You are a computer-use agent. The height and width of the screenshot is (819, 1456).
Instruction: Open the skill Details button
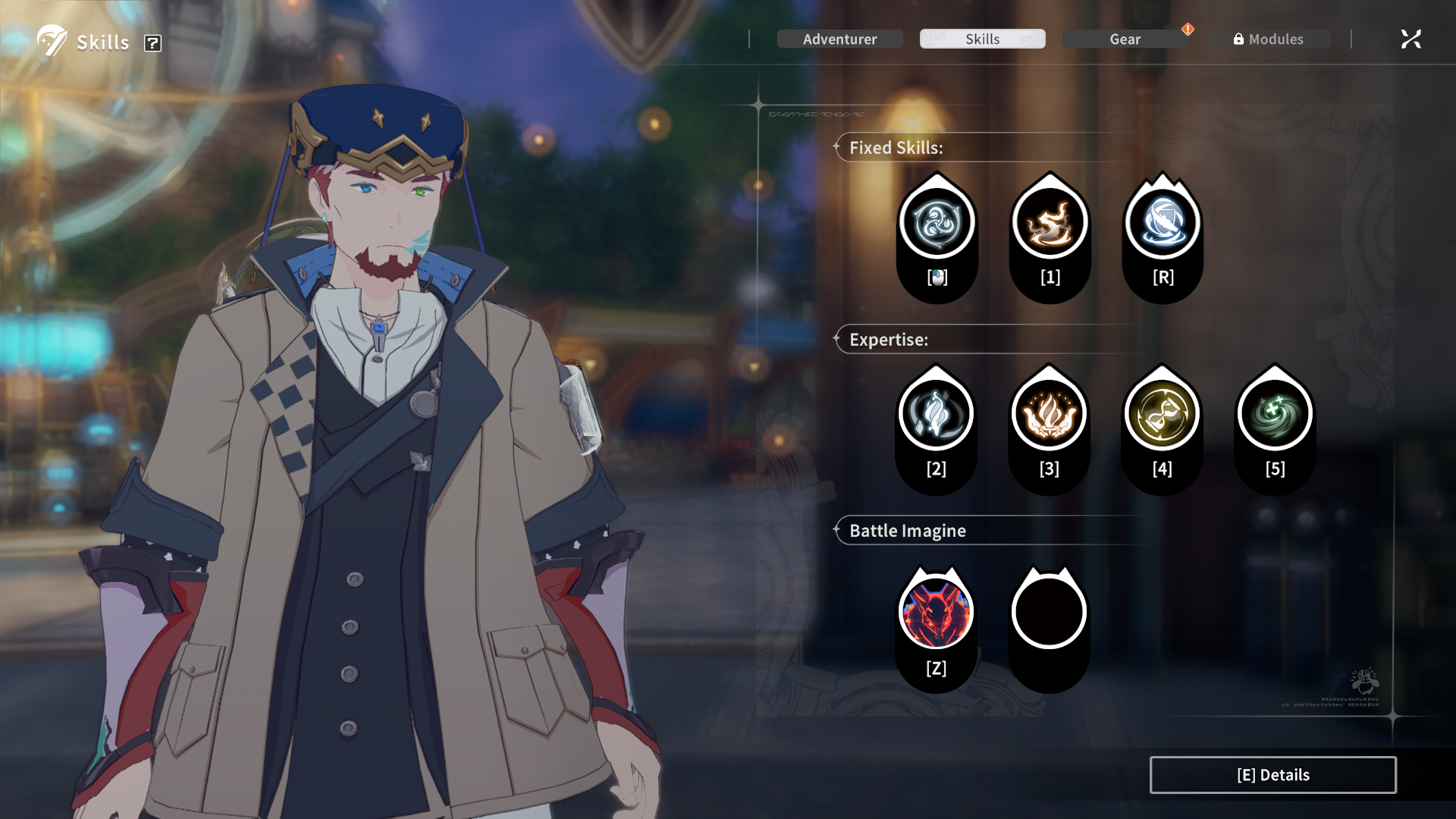[x=1272, y=775]
